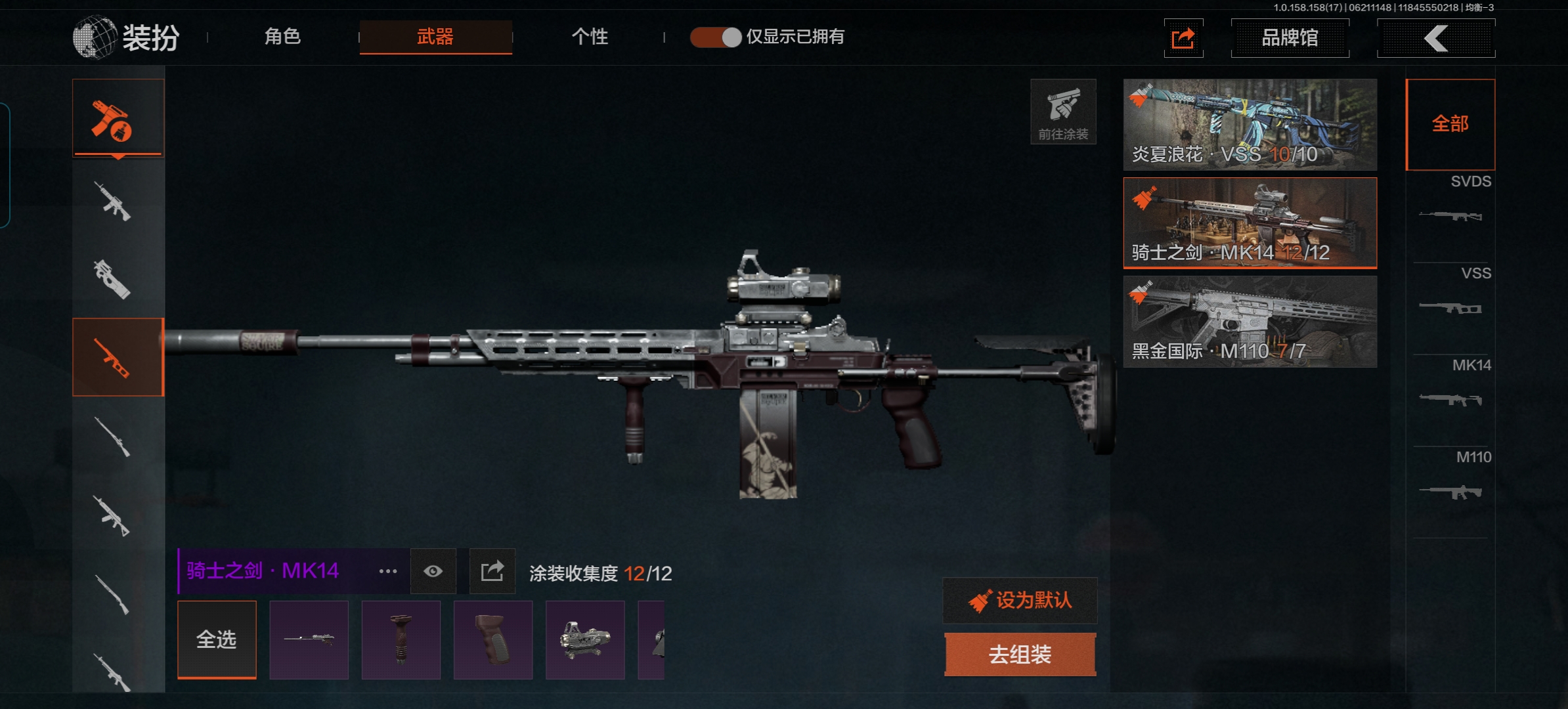Toggle the eye preview icon
The height and width of the screenshot is (709, 1568).
click(433, 571)
